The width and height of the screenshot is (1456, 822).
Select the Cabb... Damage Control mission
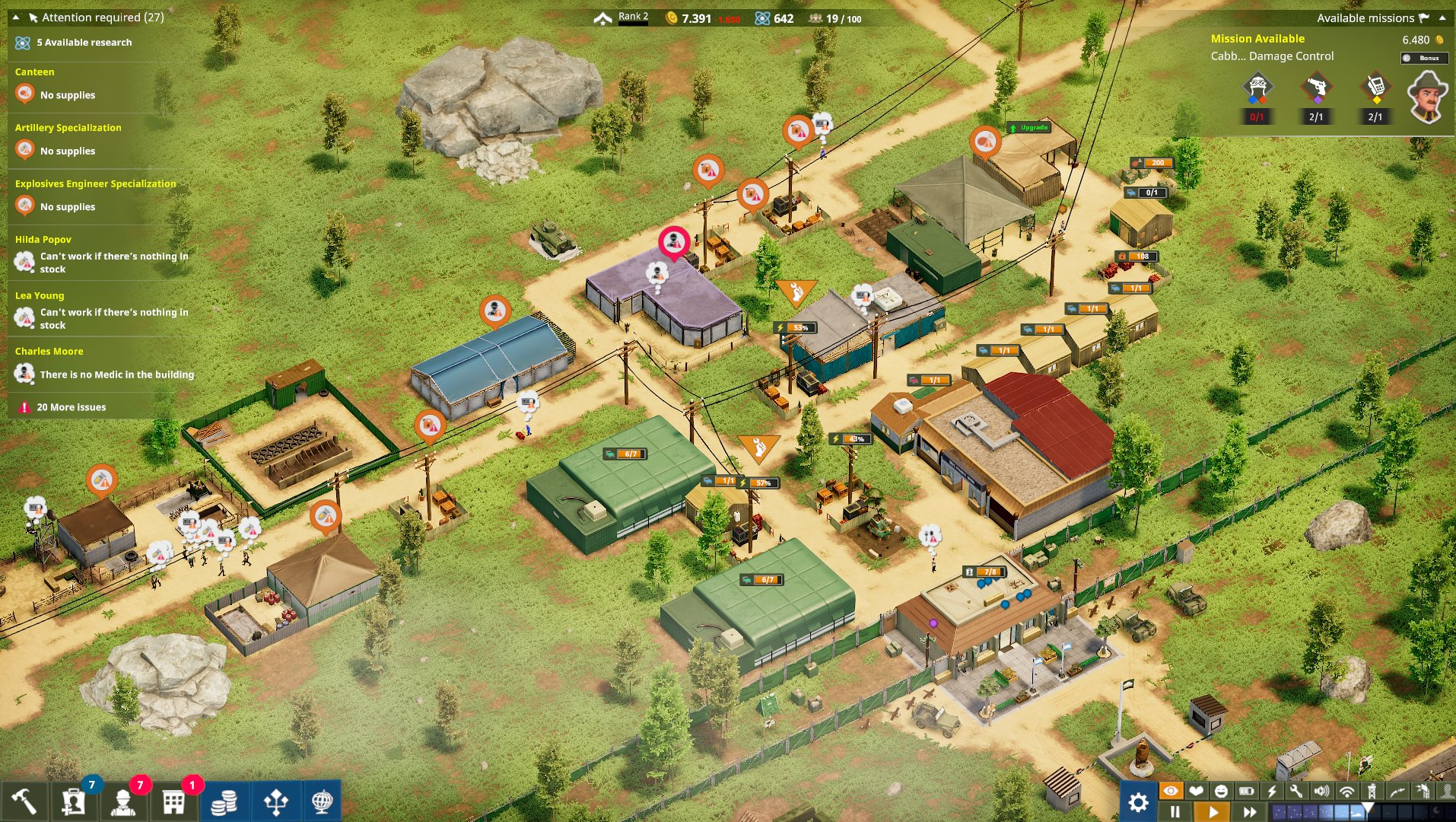pos(1273,56)
